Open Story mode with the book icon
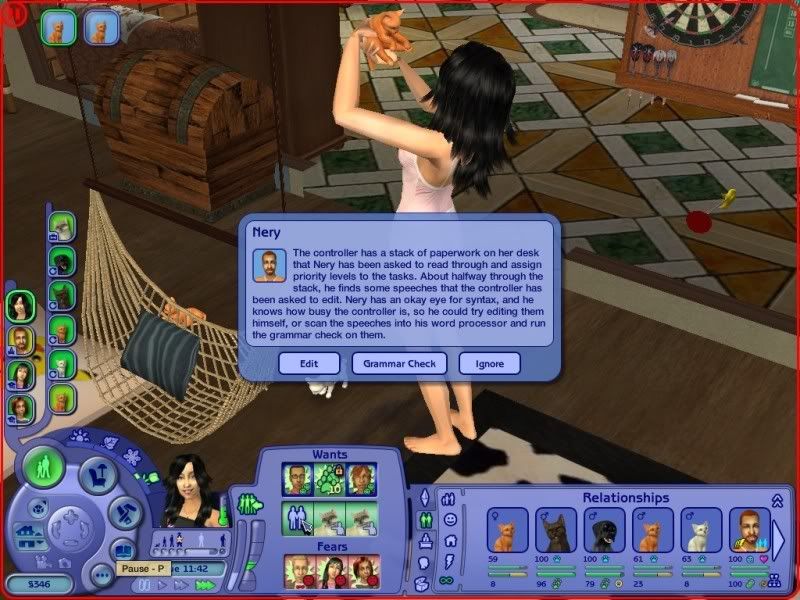 (124, 549)
